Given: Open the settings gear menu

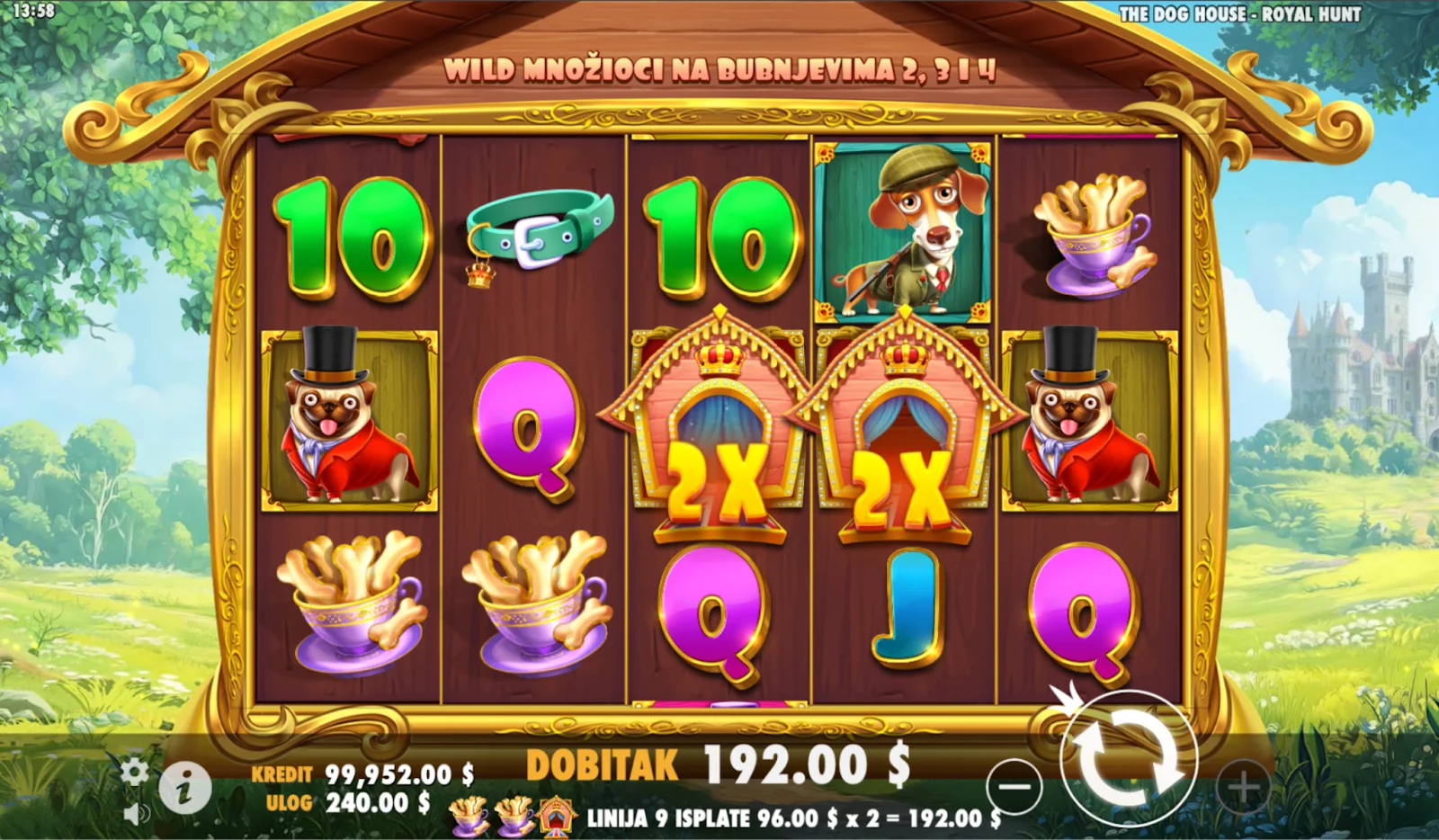Looking at the screenshot, I should click(x=135, y=772).
